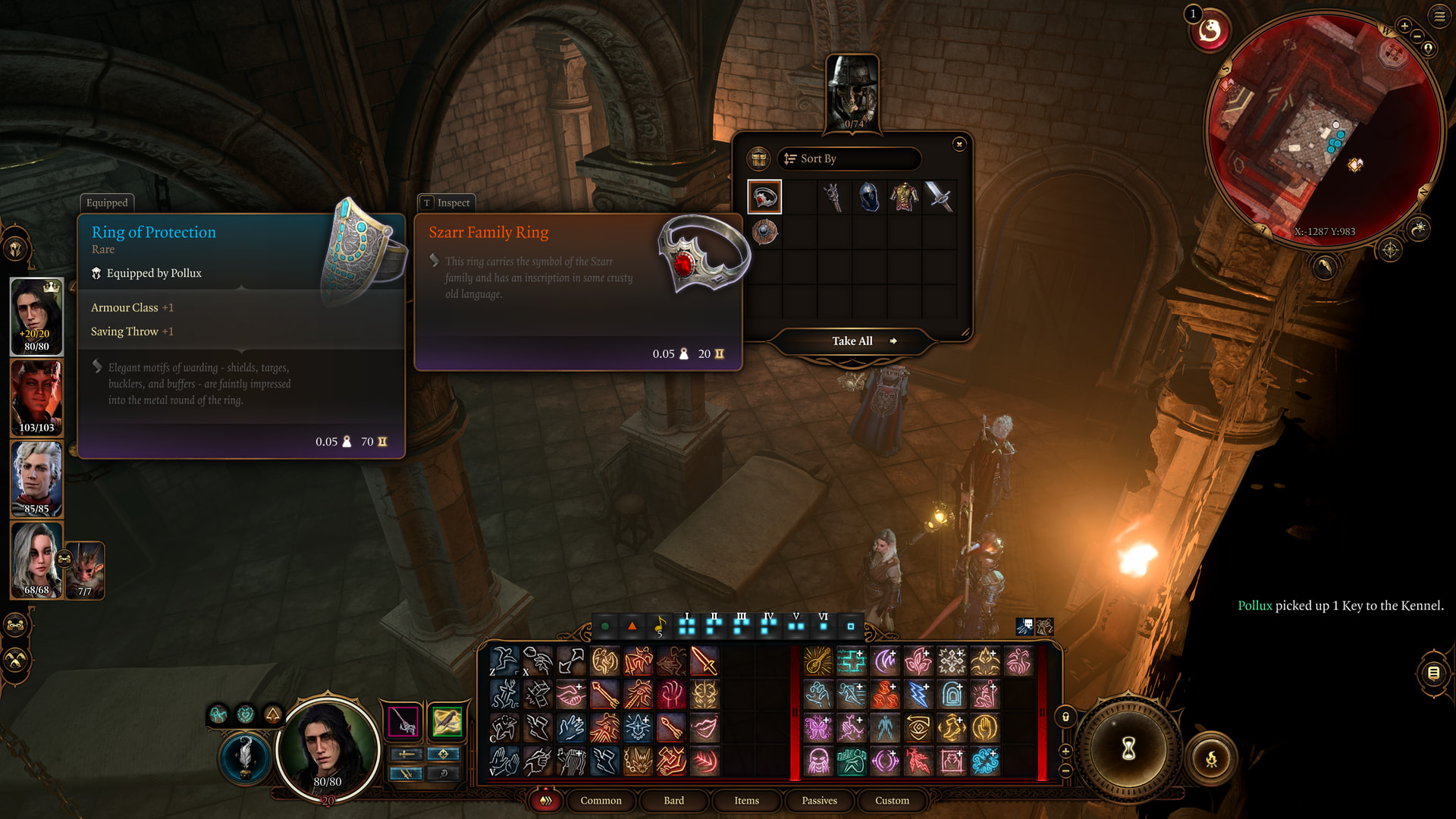Switch to the Bard hotbar tab
Viewport: 1456px width, 819px height.
coord(673,801)
